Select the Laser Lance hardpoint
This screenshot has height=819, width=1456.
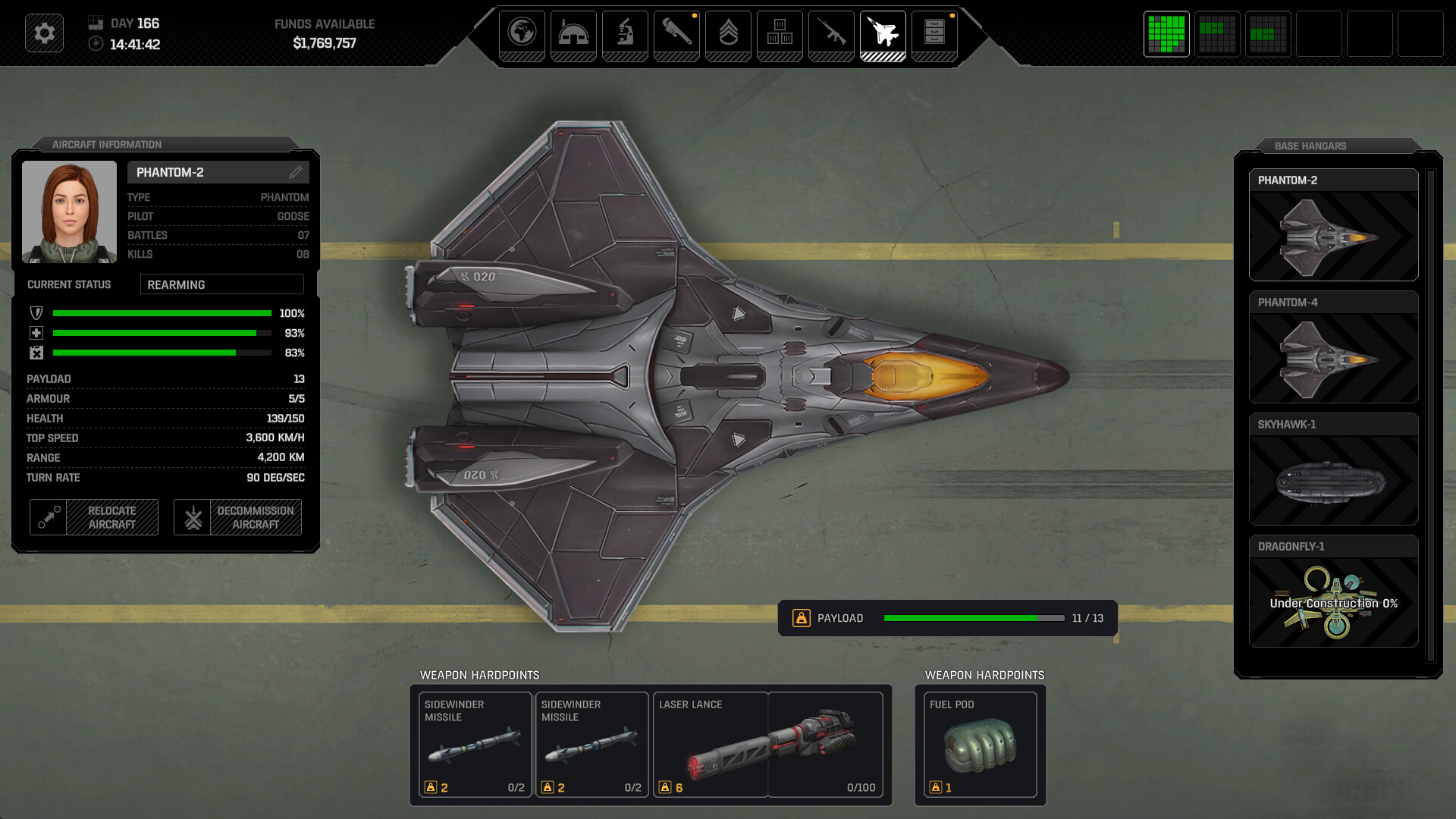tap(768, 745)
